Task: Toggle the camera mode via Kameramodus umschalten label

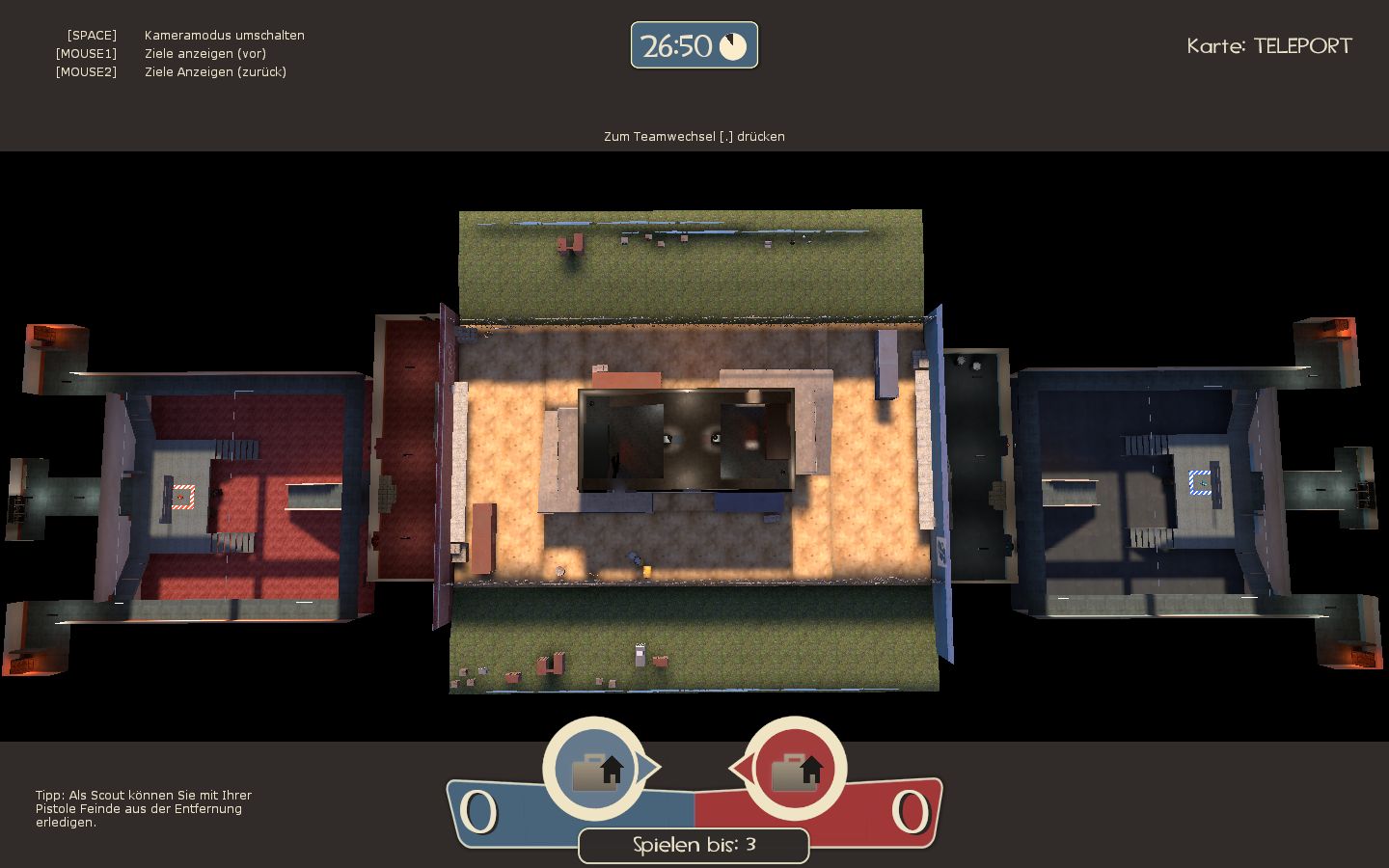Action: (224, 35)
